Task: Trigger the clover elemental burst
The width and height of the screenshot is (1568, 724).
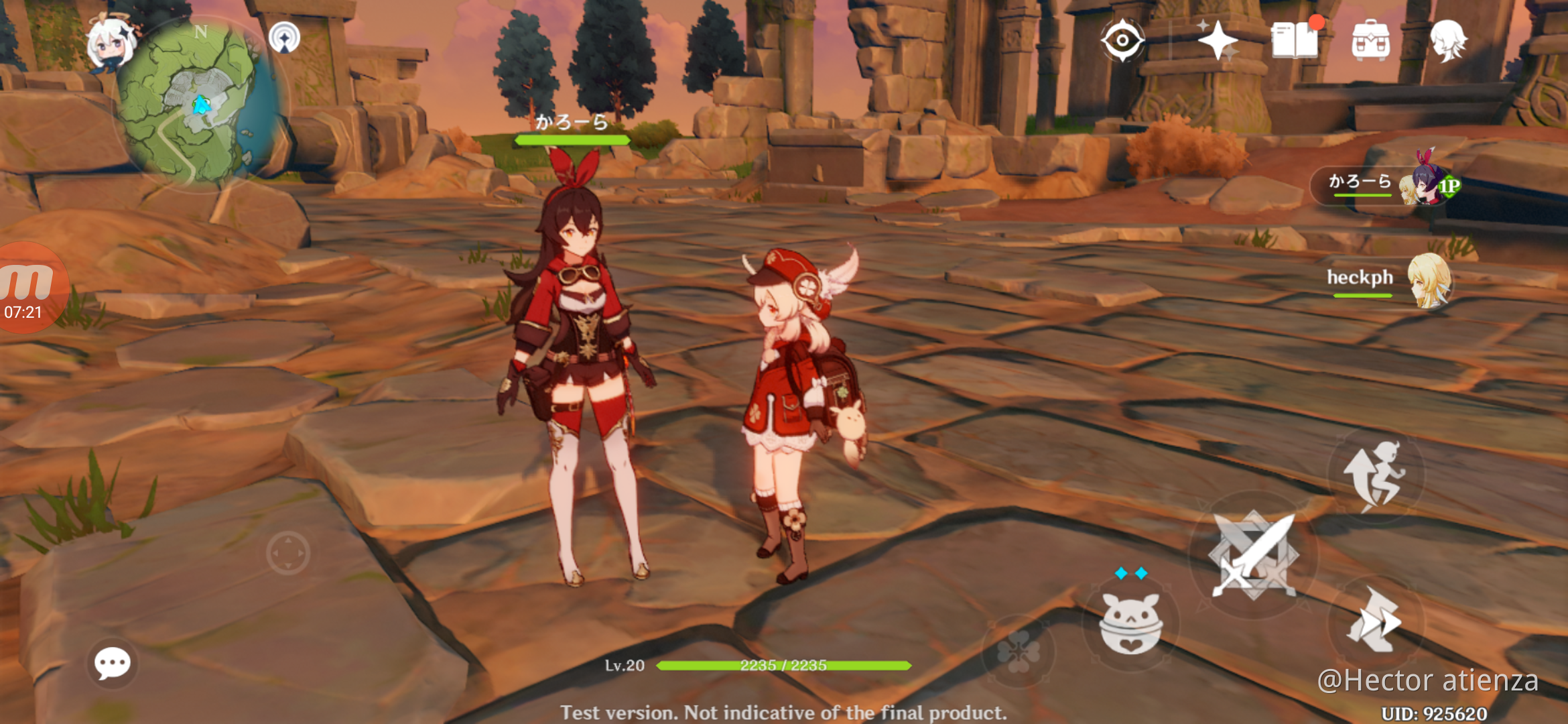Action: pos(1018,650)
